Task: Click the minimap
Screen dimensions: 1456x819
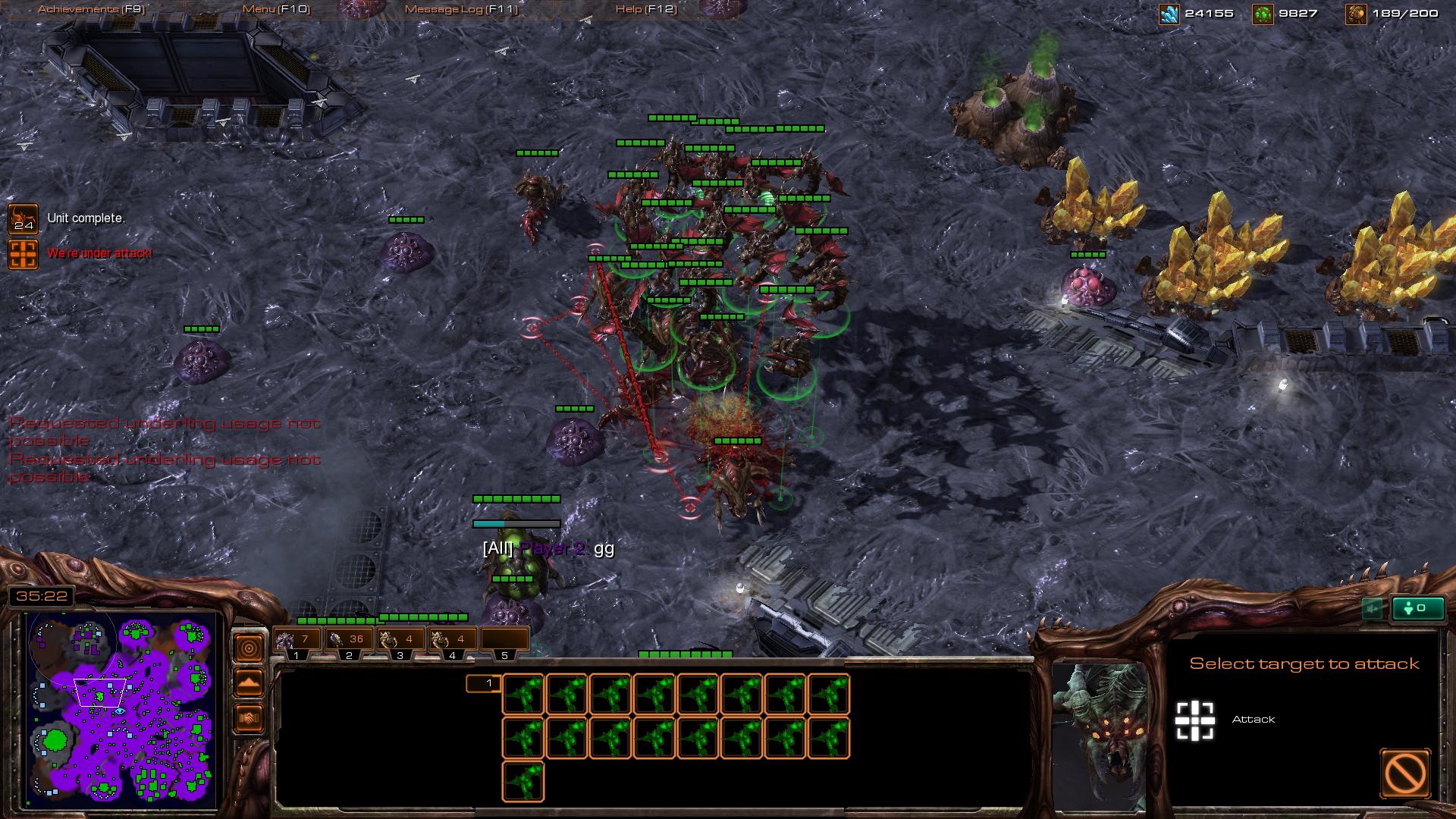Action: coord(120,709)
